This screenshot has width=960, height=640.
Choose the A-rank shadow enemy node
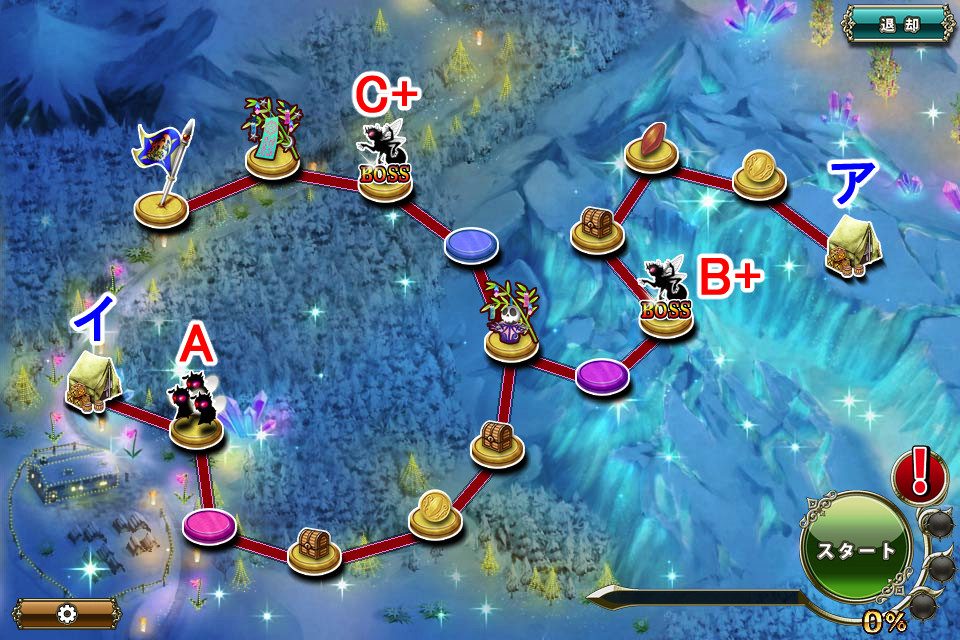(196, 414)
